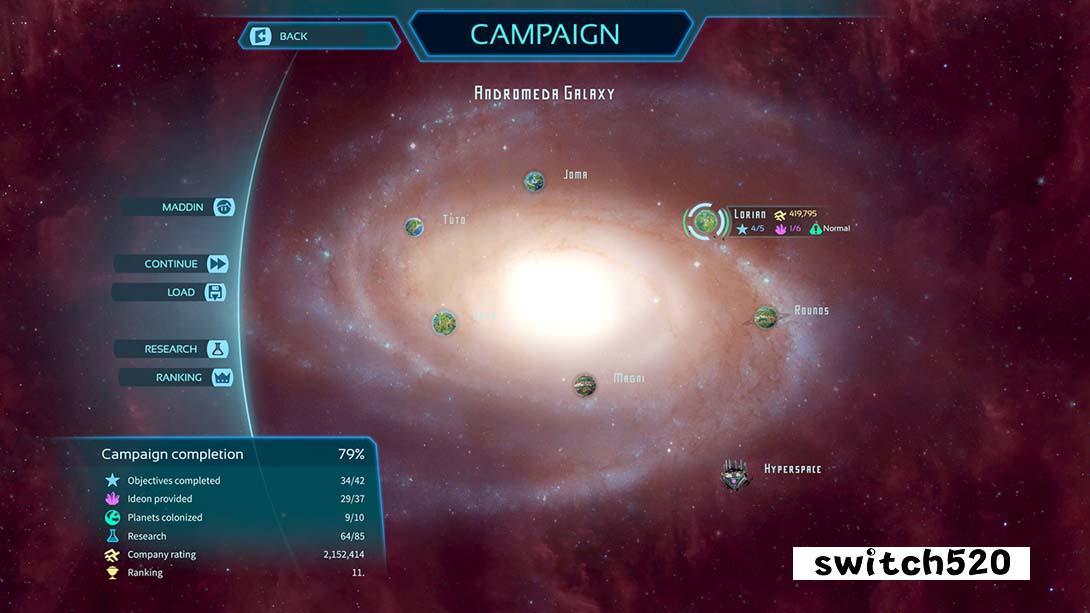Select planet Magni on the galaxy map
Image resolution: width=1090 pixels, height=613 pixels.
585,384
